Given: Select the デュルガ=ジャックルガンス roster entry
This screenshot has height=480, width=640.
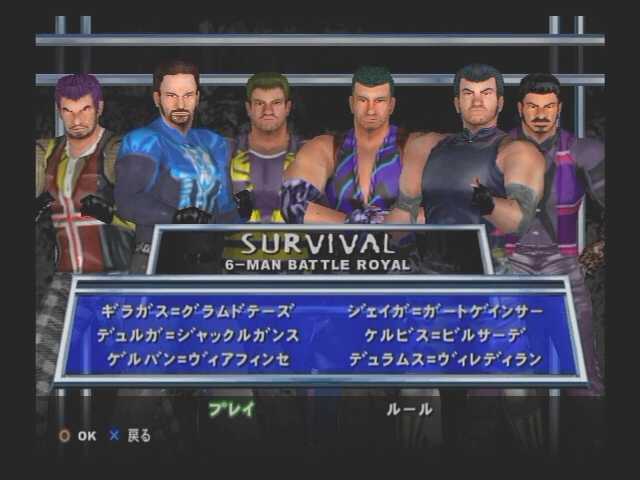Looking at the screenshot, I should [x=197, y=335].
